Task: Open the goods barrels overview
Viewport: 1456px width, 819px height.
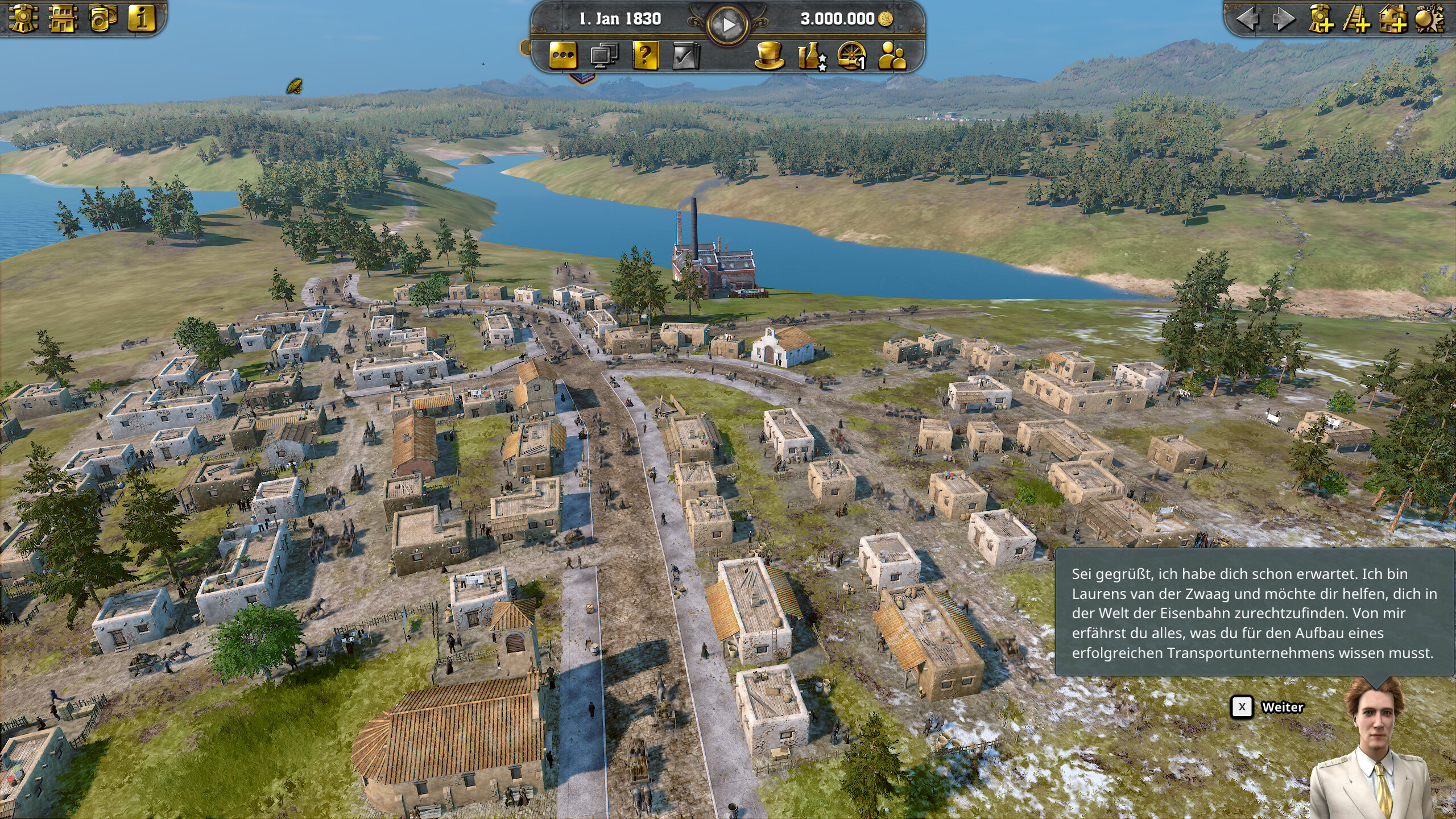Action: (x=102, y=18)
